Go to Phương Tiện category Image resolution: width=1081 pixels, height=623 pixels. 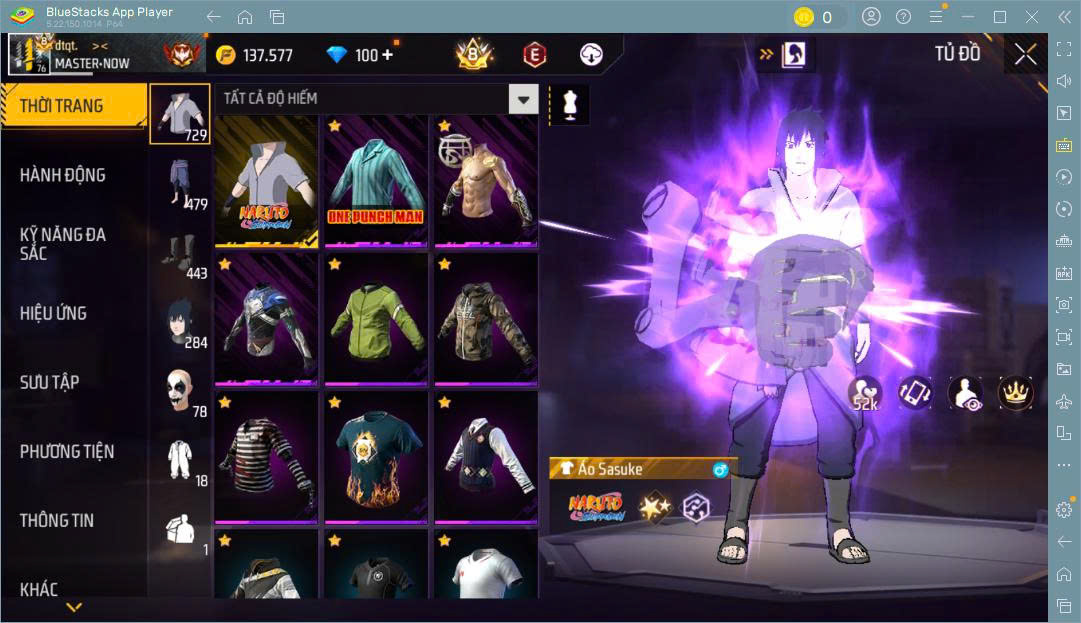(x=67, y=451)
